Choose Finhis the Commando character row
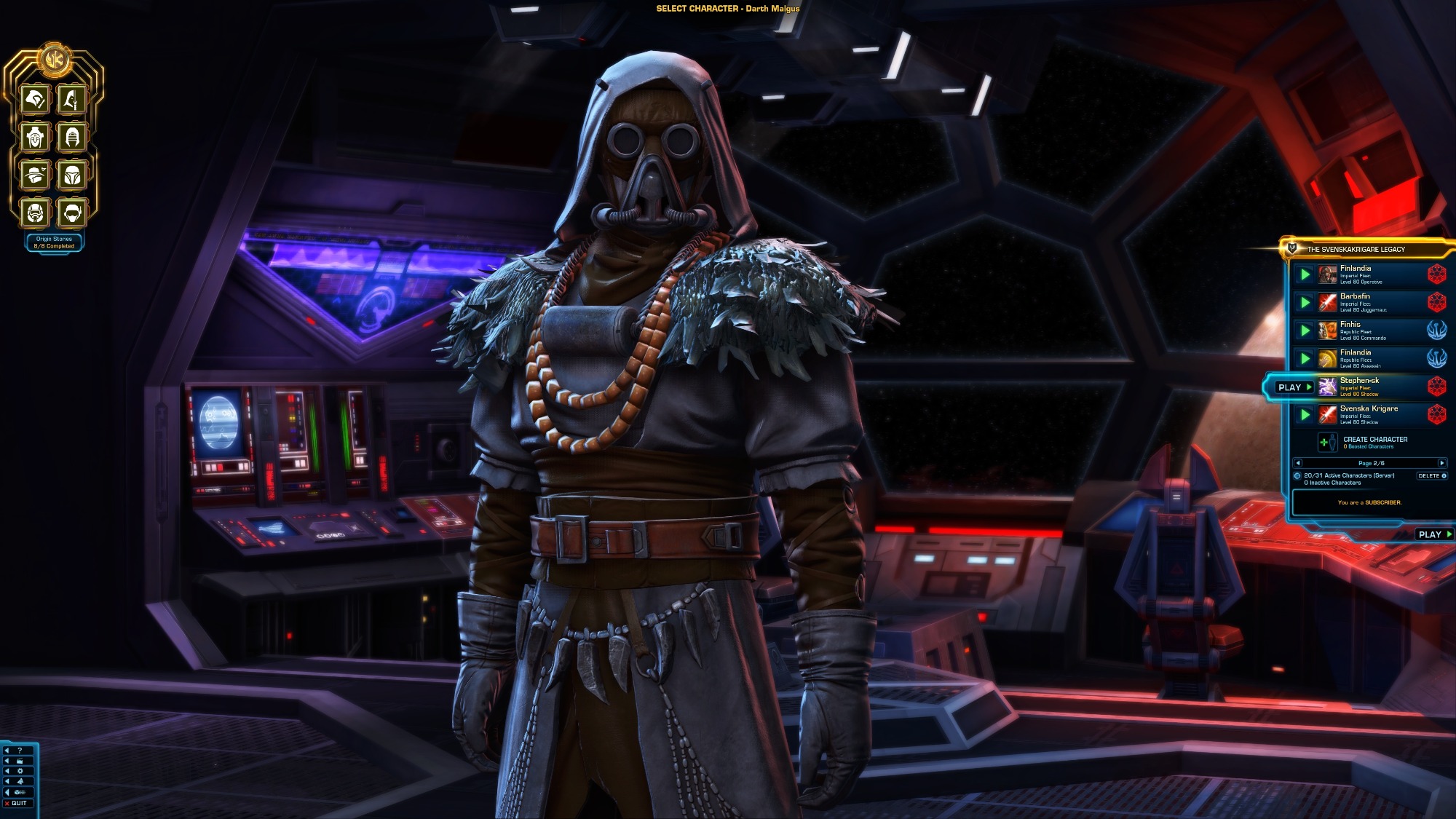Screen dimensions: 1456x819 [1369, 331]
